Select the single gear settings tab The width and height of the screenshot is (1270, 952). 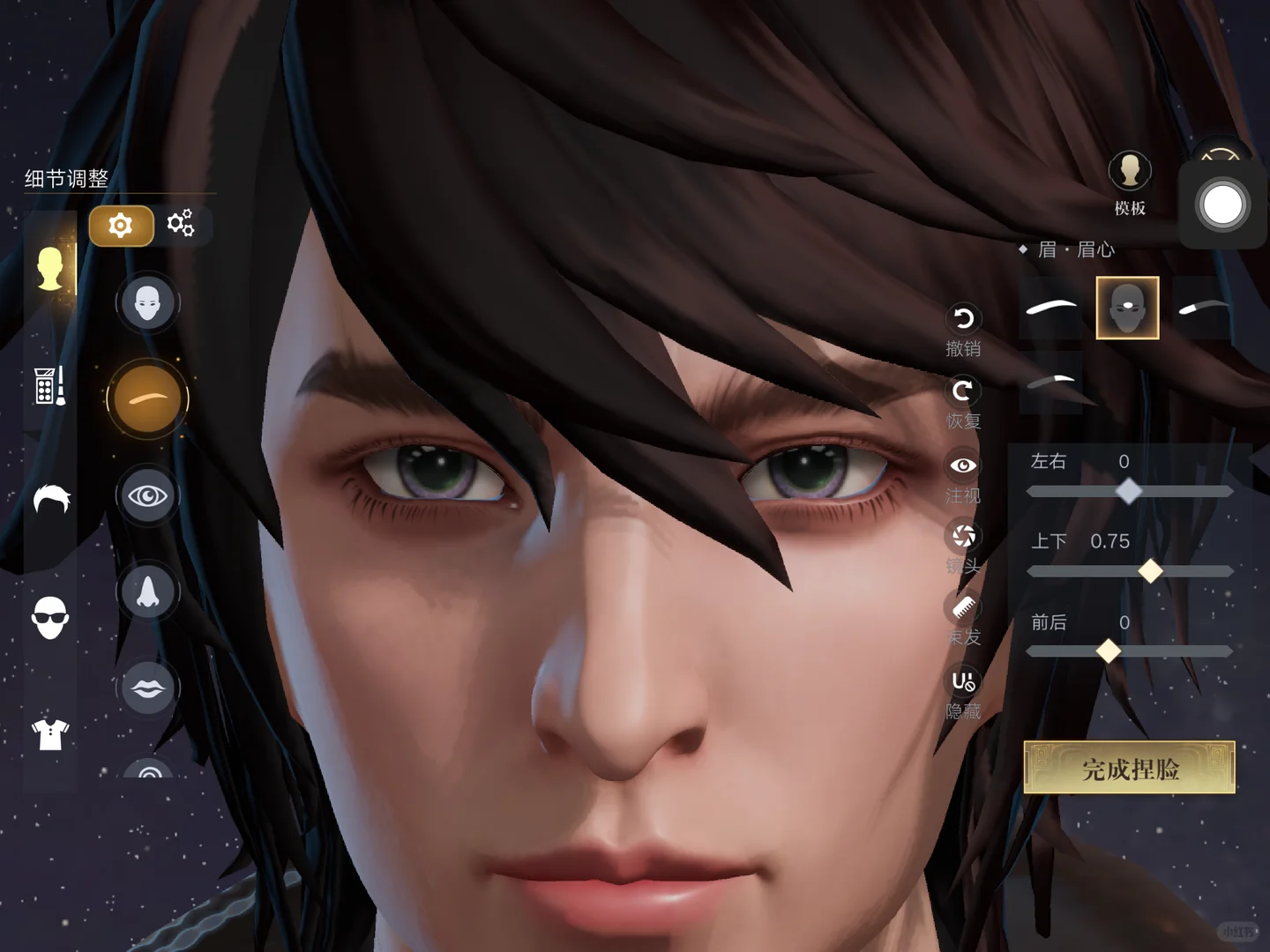(121, 226)
